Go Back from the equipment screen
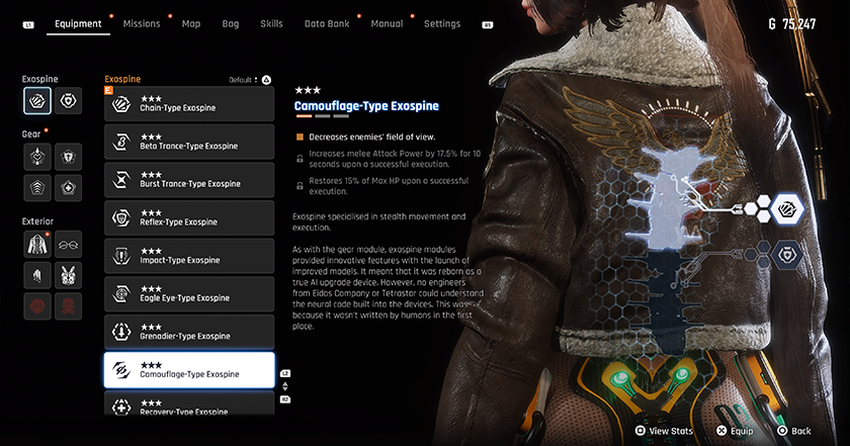850x446 pixels. tap(794, 431)
